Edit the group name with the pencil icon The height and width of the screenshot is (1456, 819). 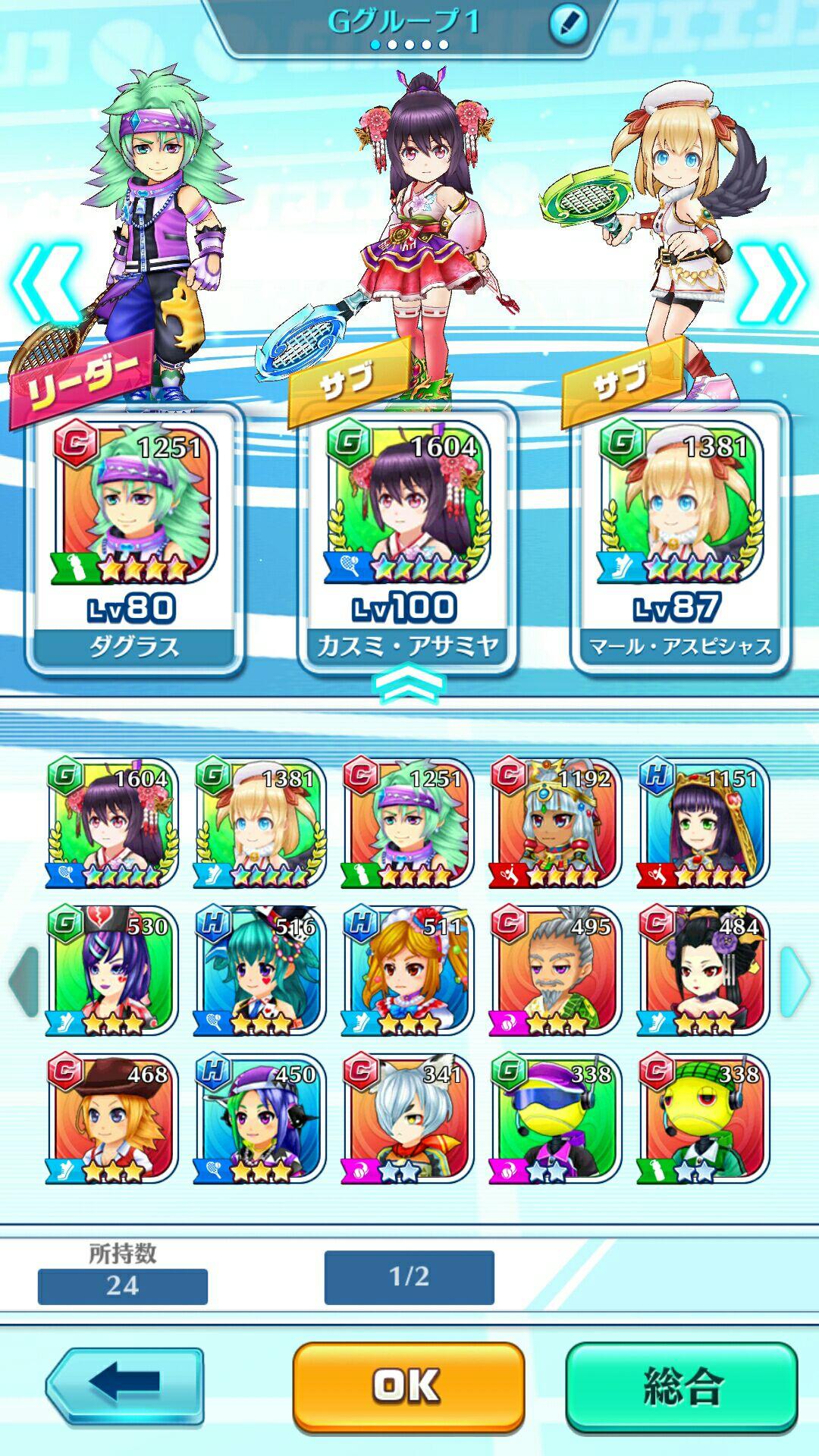point(568,23)
